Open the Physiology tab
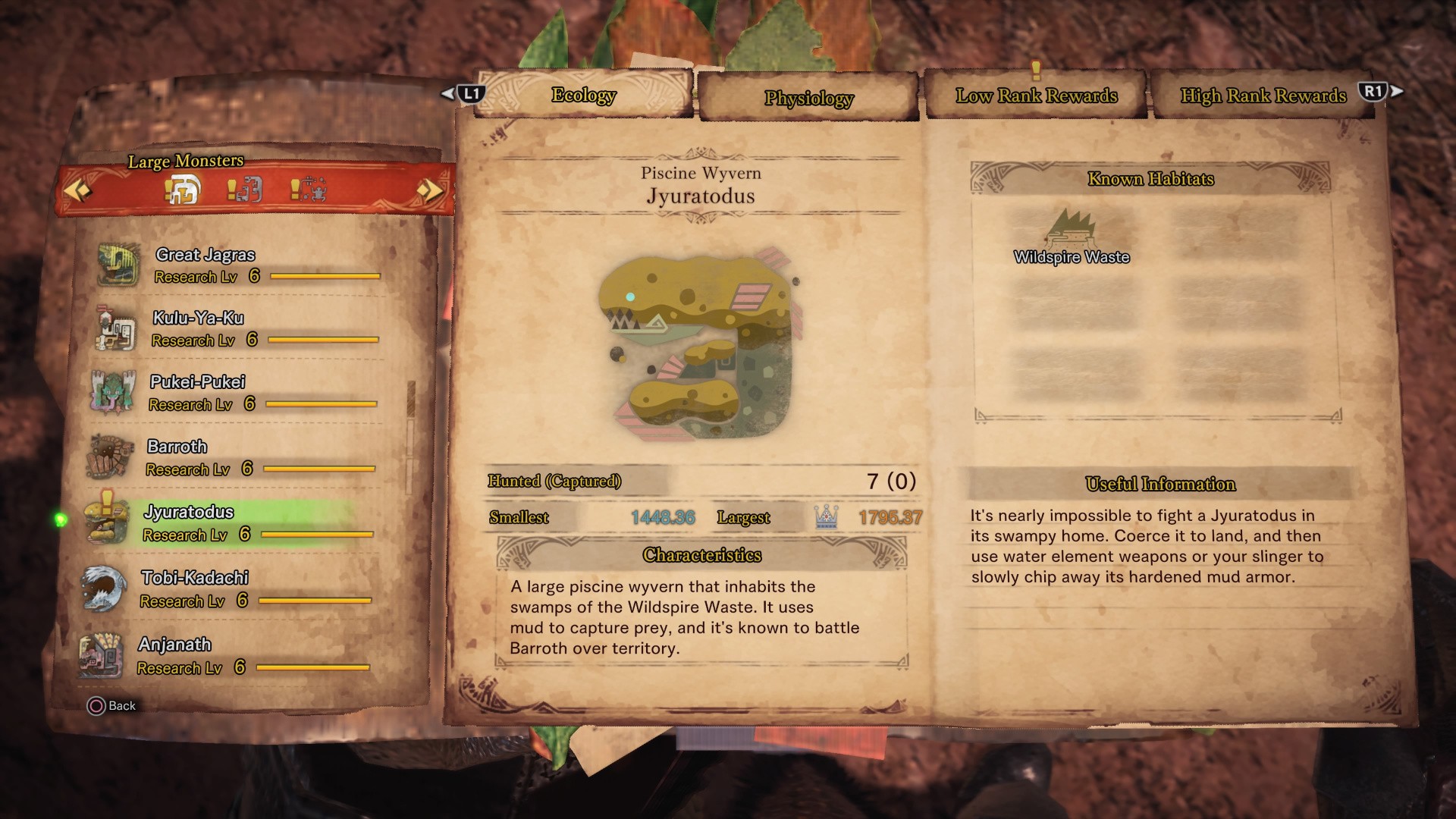1456x819 pixels. pos(808,99)
